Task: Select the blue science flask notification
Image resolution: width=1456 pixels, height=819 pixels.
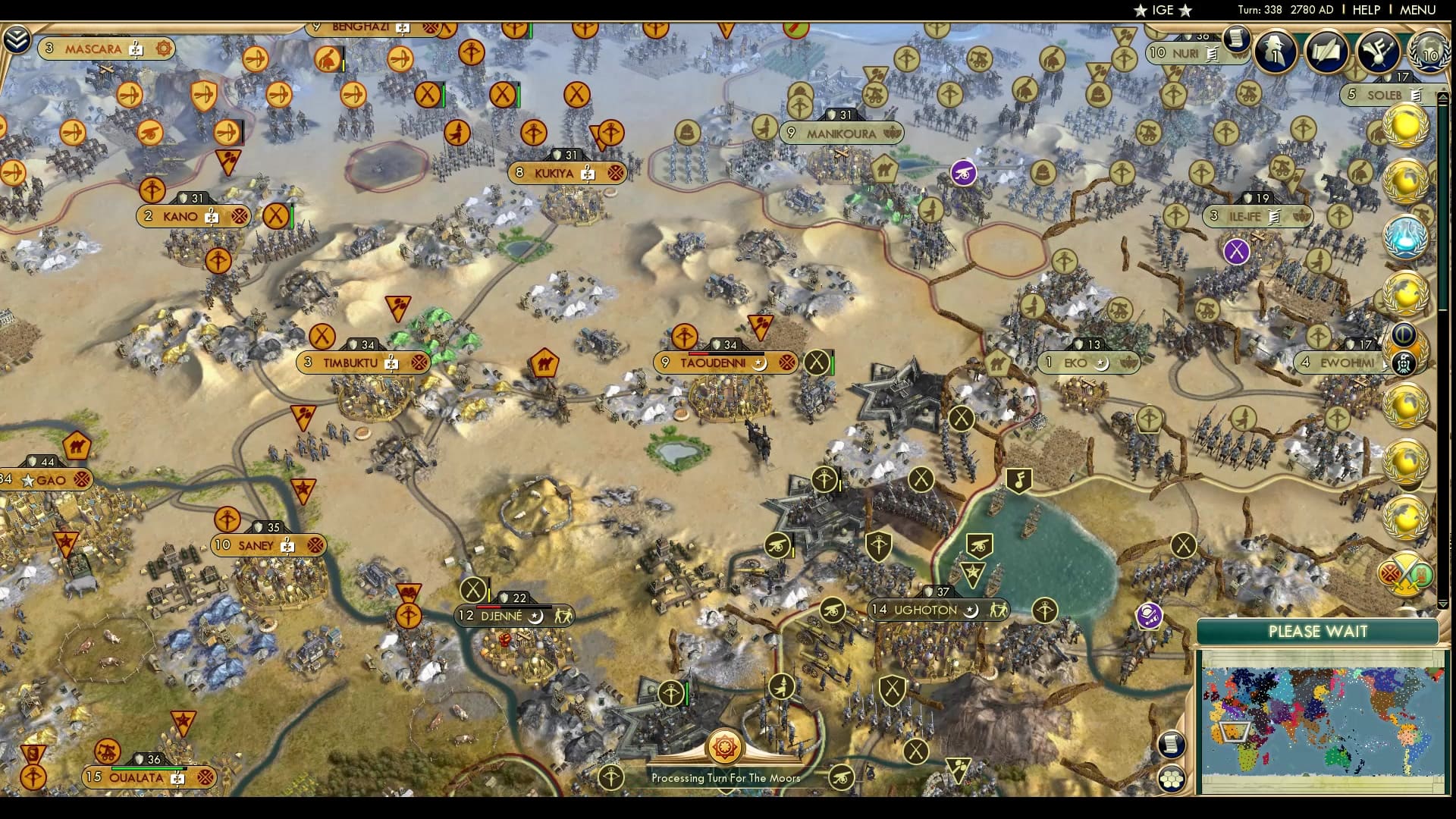Action: (1405, 237)
